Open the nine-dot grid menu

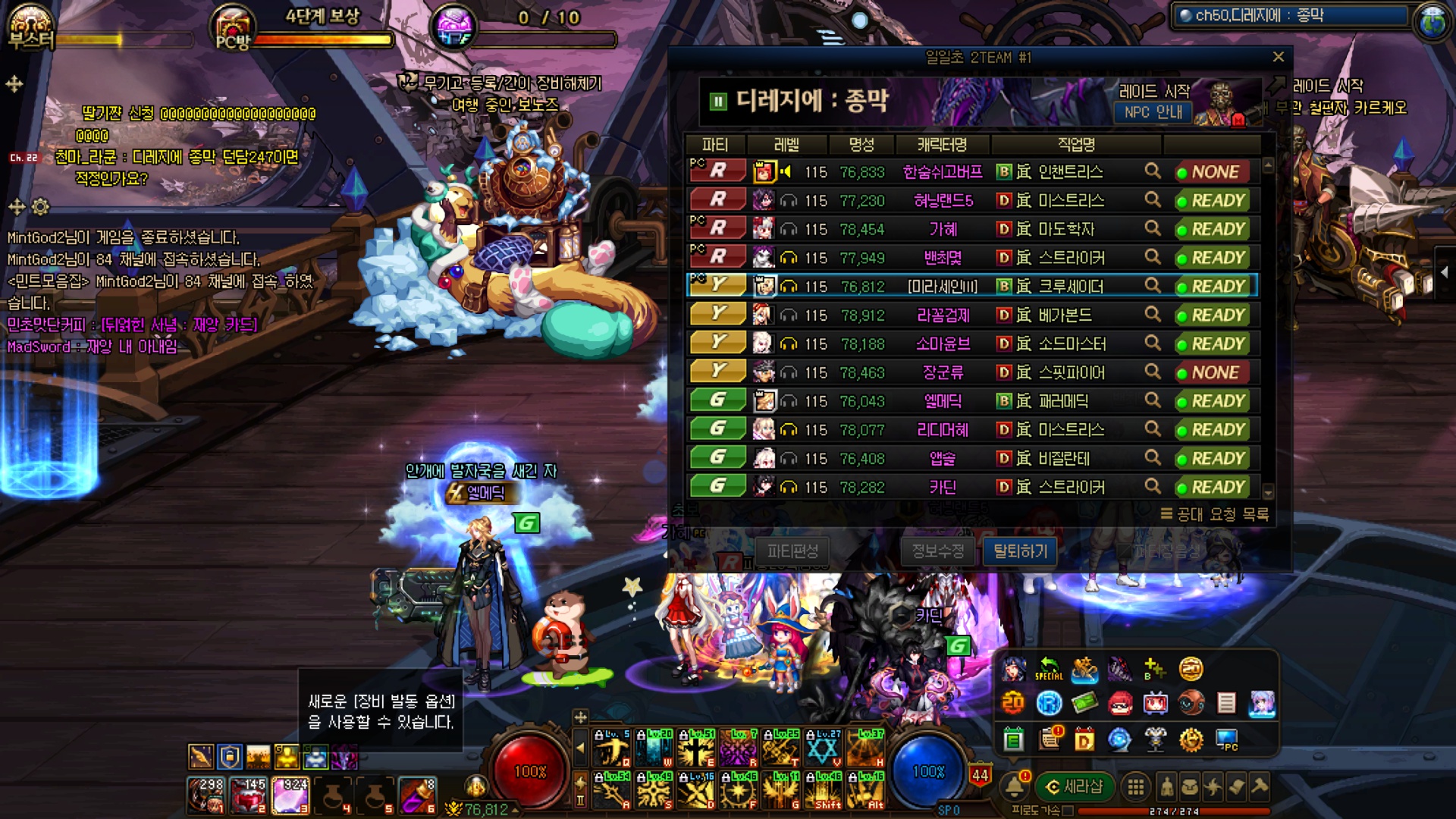click(1135, 787)
